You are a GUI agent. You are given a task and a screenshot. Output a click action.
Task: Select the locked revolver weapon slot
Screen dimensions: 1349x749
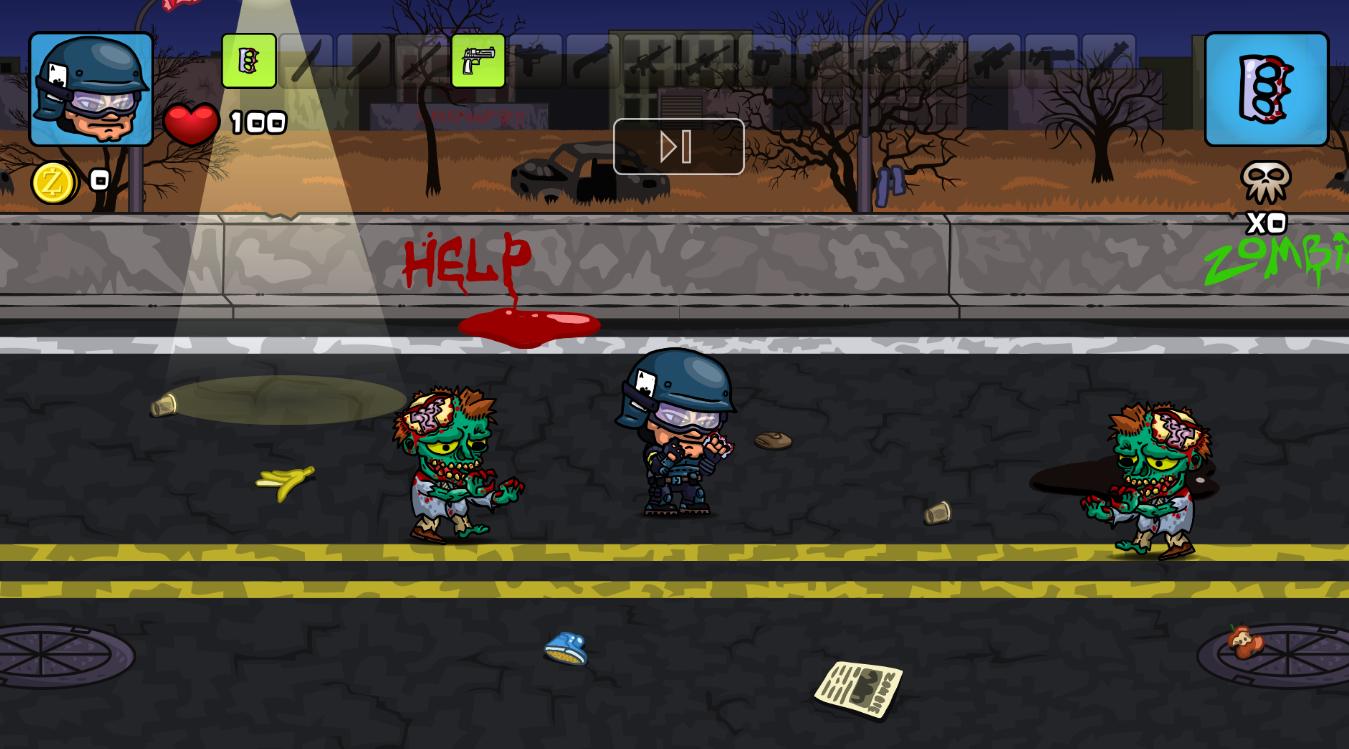pyautogui.click(x=766, y=61)
